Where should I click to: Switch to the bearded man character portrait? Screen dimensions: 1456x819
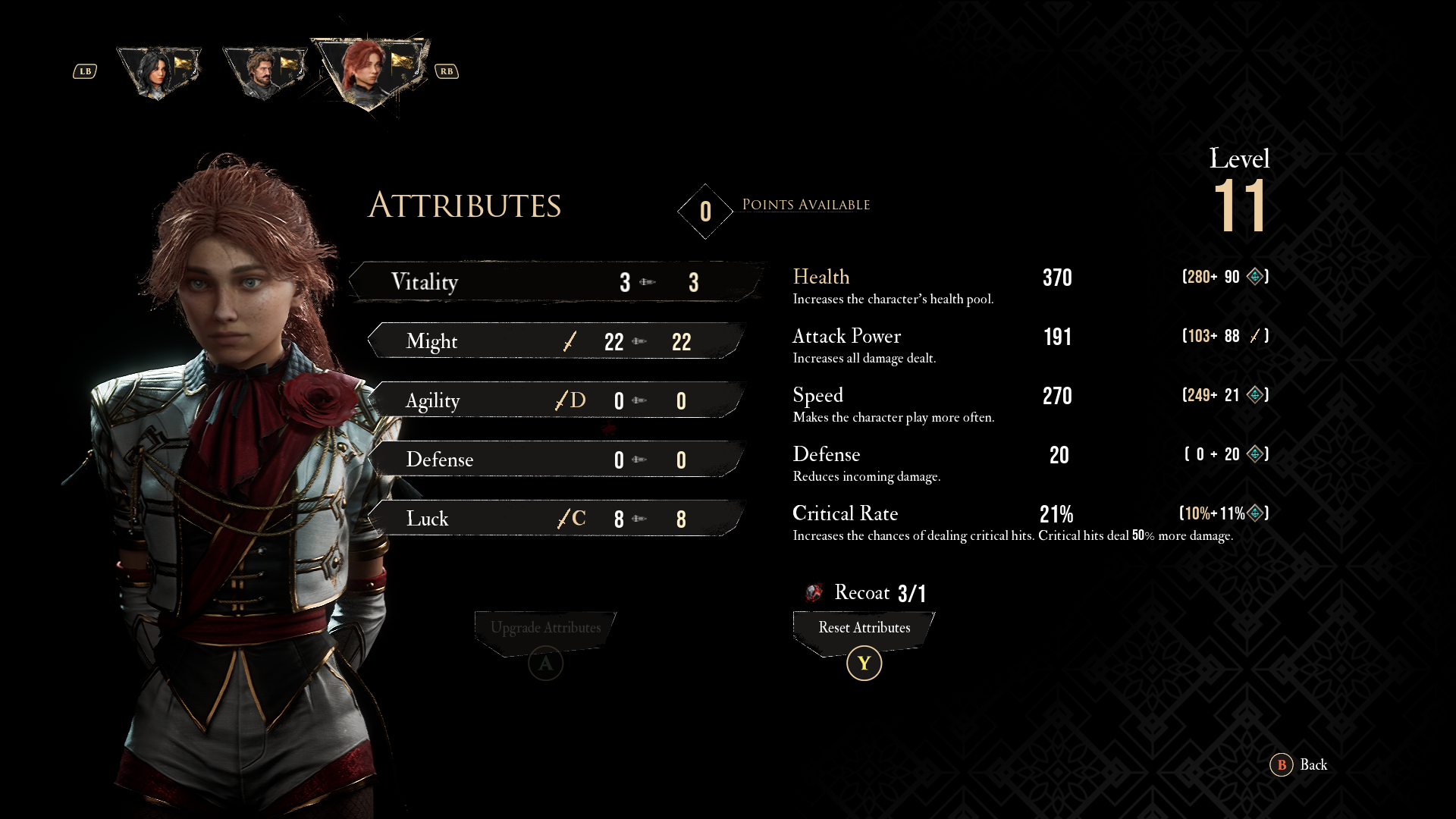click(x=265, y=72)
